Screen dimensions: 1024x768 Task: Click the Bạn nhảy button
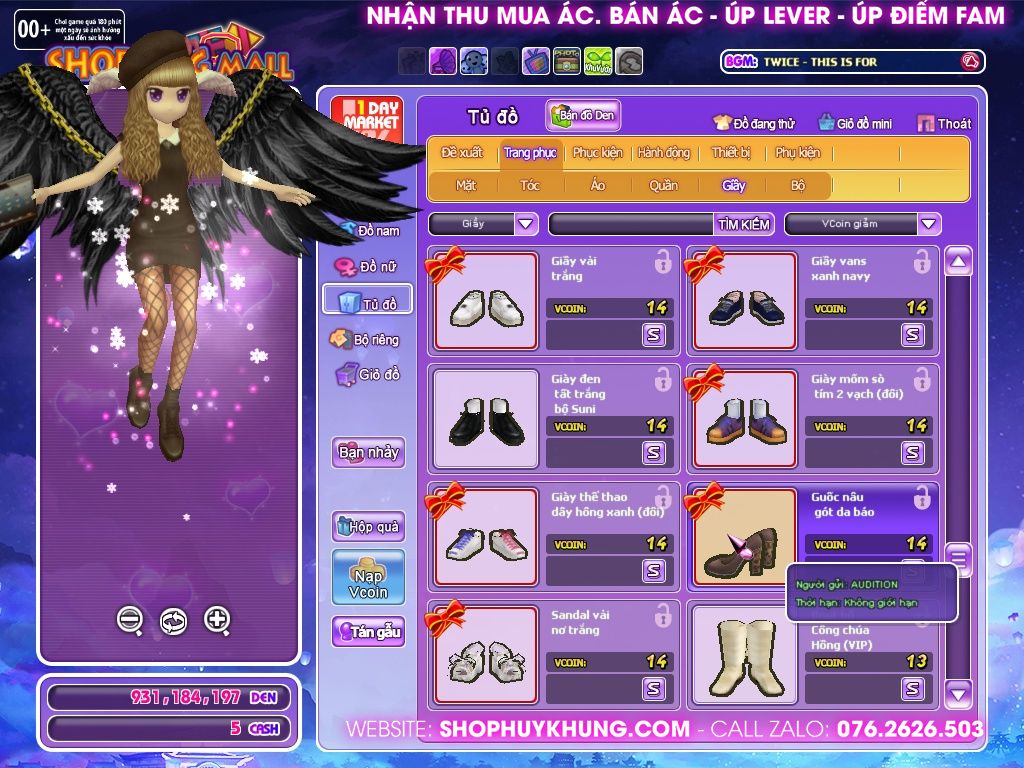pyautogui.click(x=368, y=452)
